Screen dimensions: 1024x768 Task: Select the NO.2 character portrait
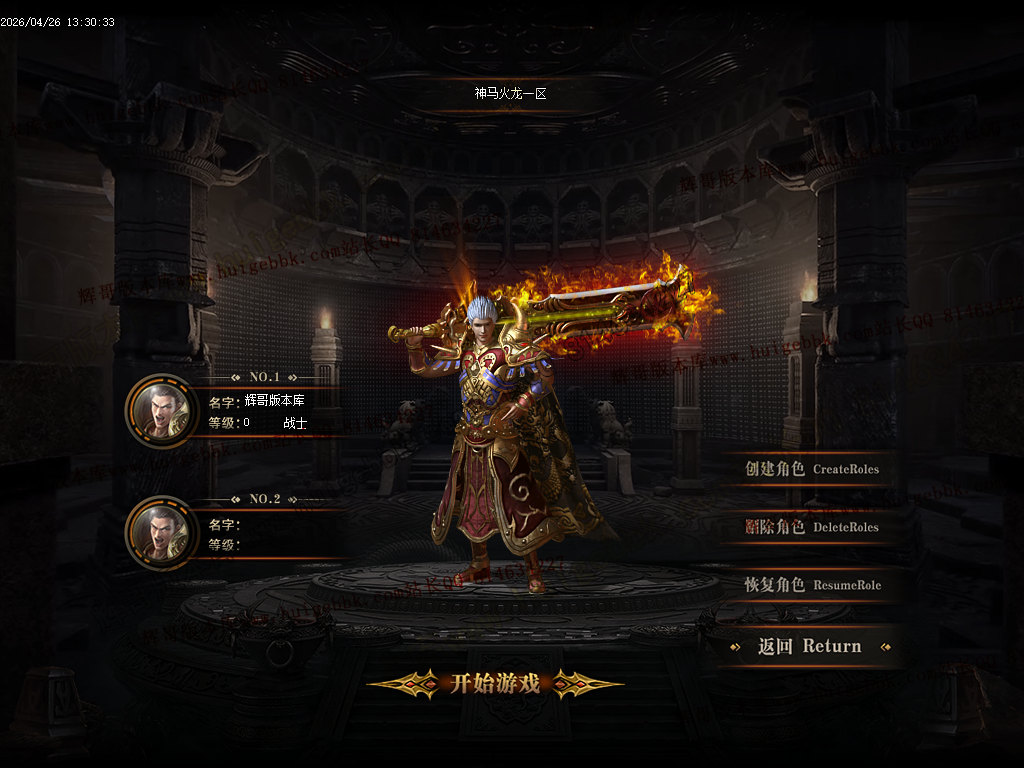point(161,532)
